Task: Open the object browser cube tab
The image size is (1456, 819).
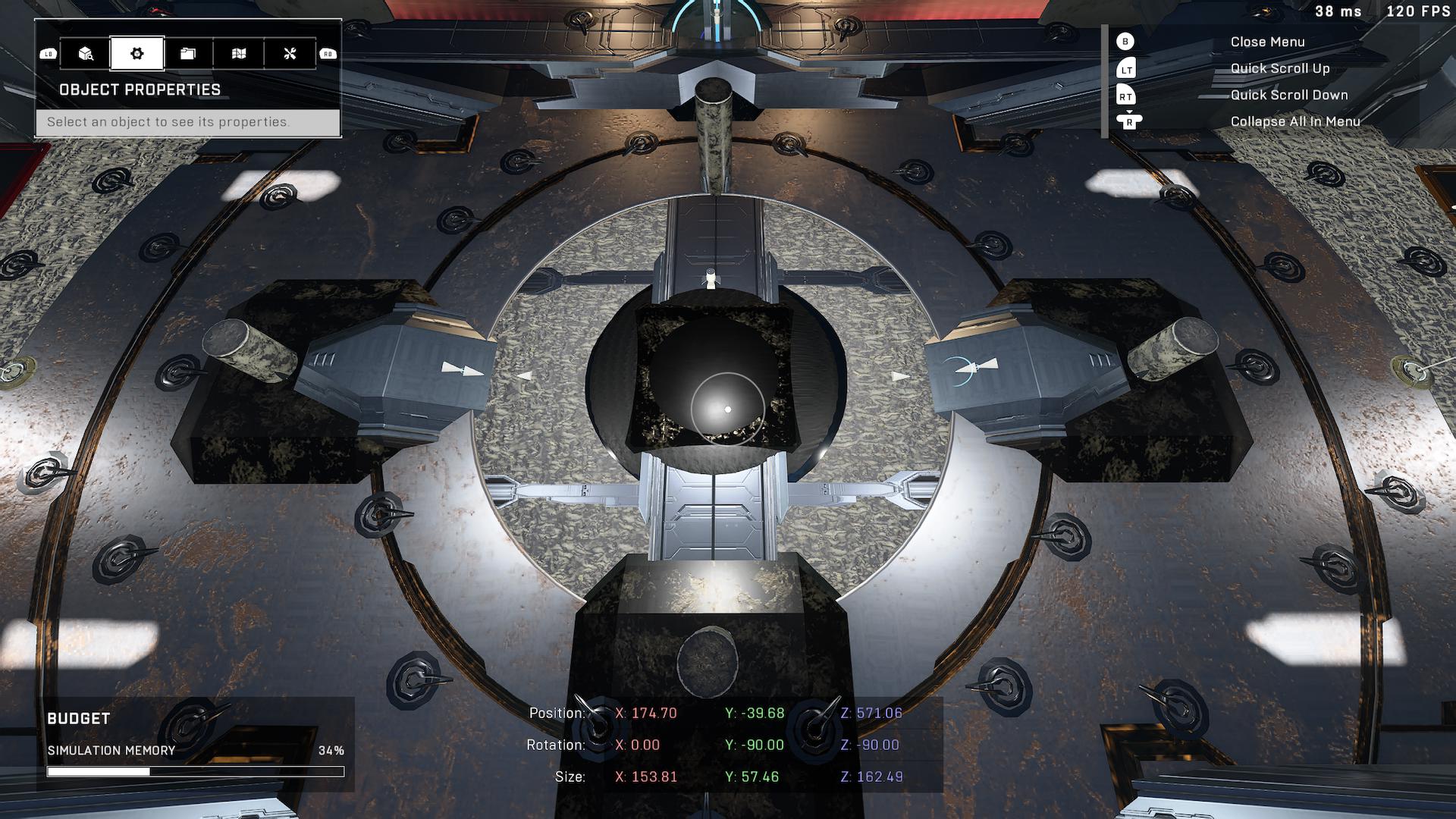Action: point(86,54)
